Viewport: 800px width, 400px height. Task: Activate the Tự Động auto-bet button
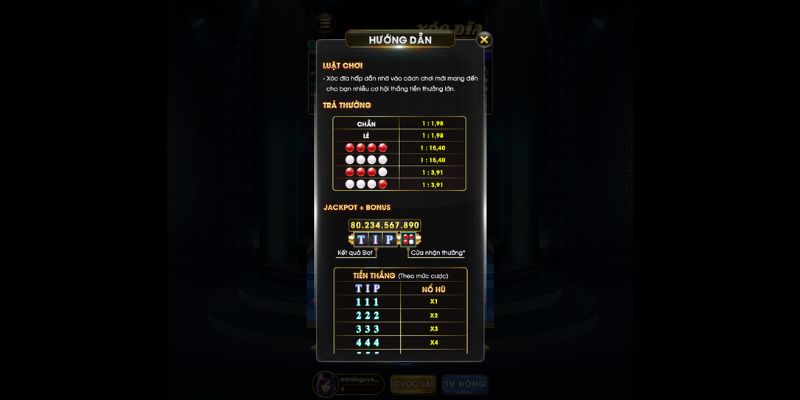tap(464, 384)
